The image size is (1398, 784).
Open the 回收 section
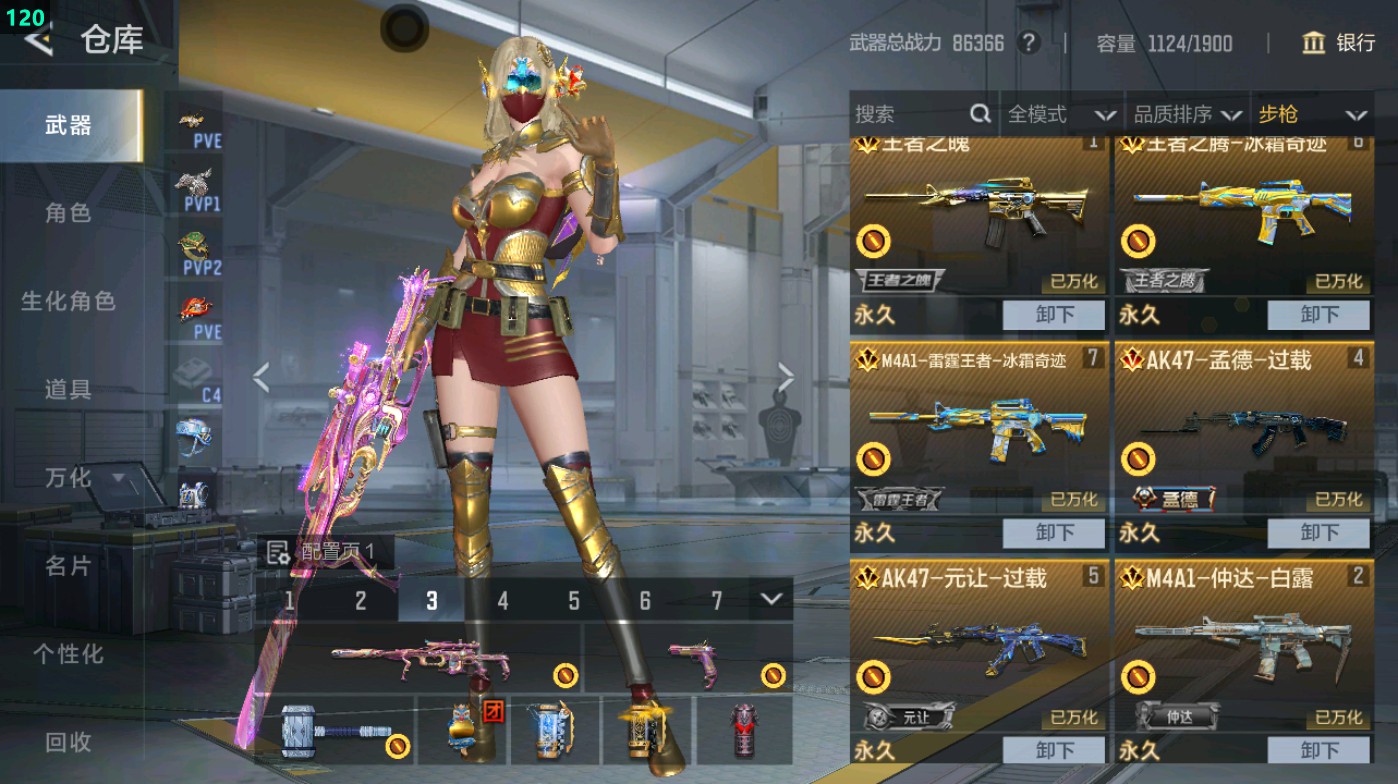[69, 741]
